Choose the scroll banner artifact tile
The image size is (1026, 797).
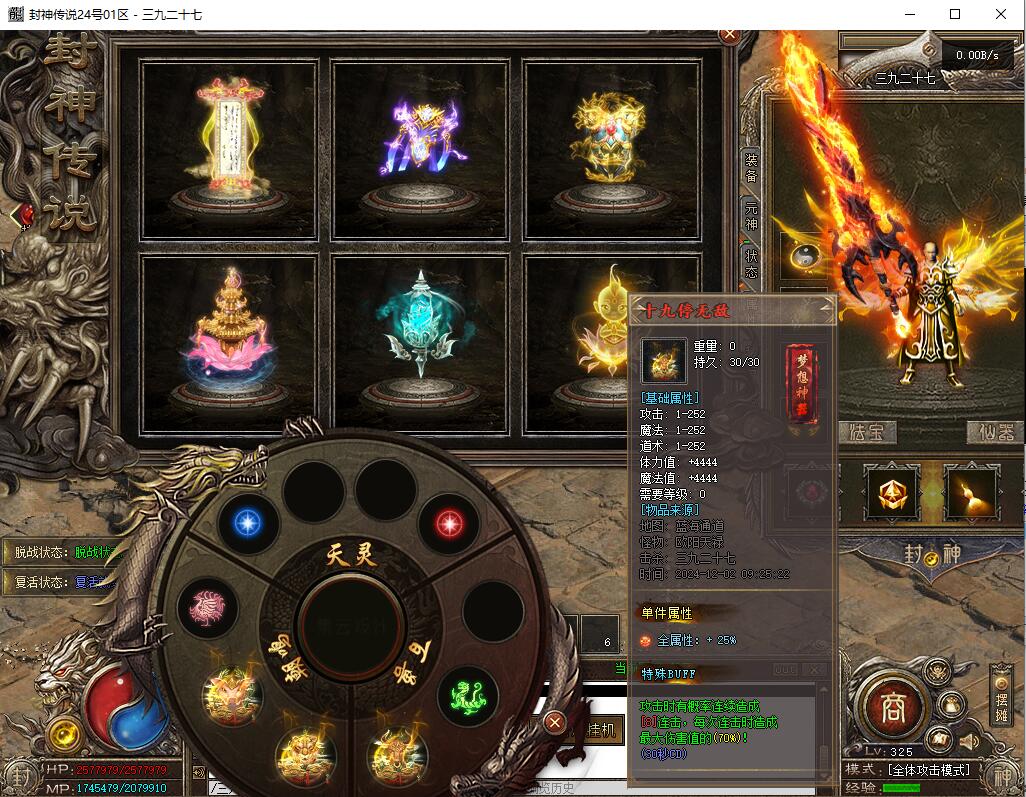tap(228, 150)
